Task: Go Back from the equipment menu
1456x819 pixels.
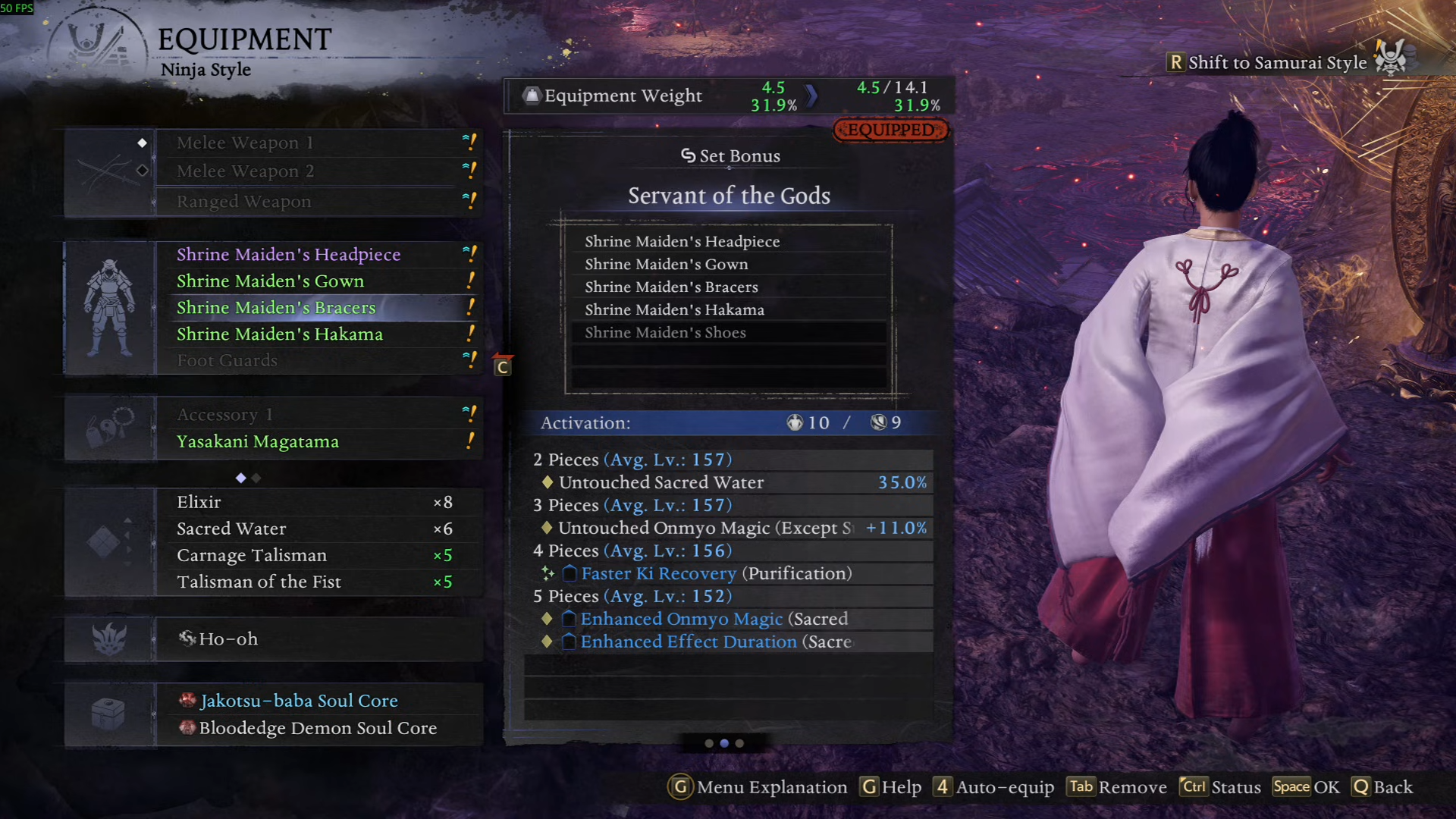Action: pyautogui.click(x=1383, y=787)
